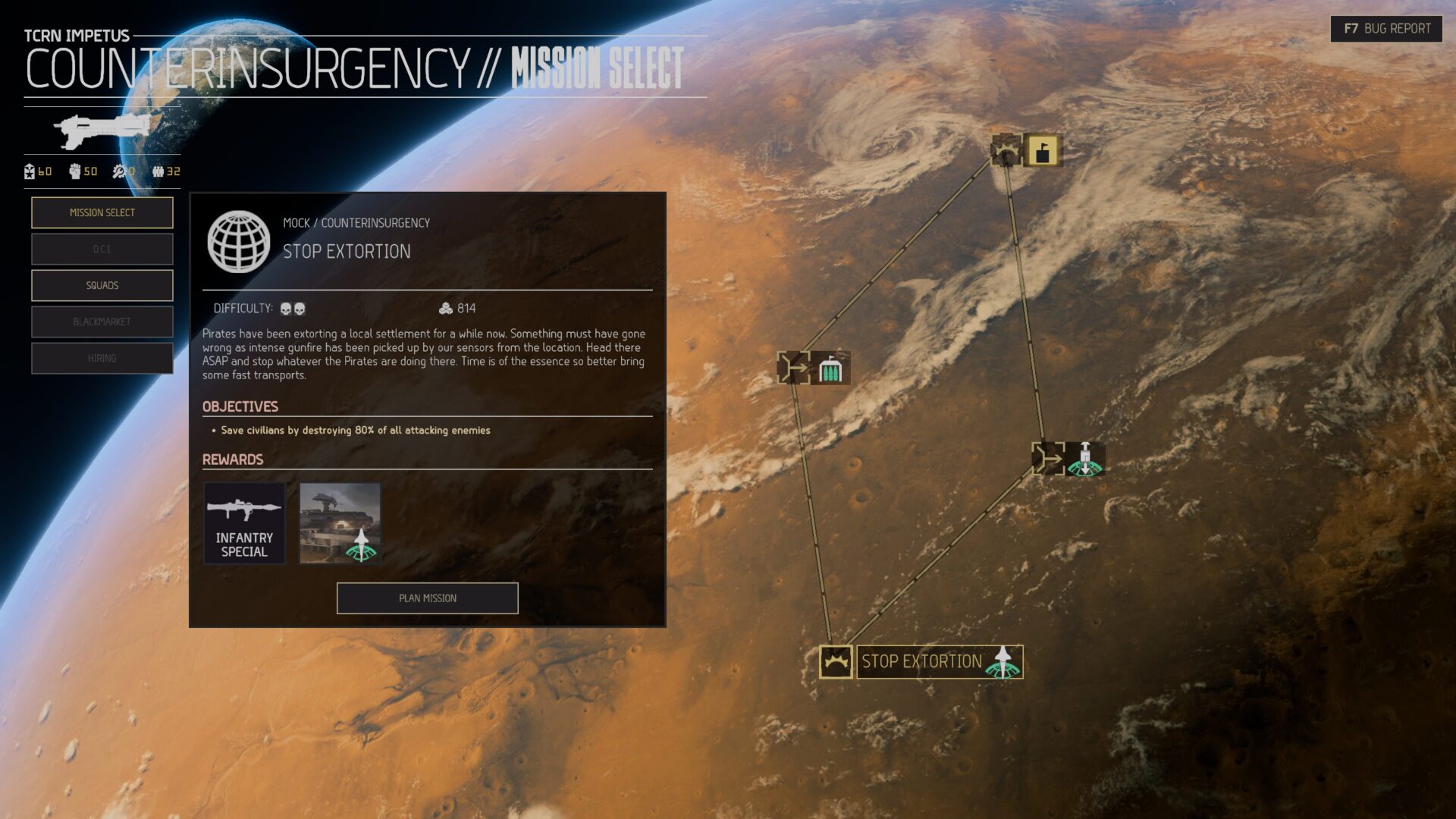Open the F7 Bug Report button
Screen dimensions: 1456x819
pos(1386,29)
